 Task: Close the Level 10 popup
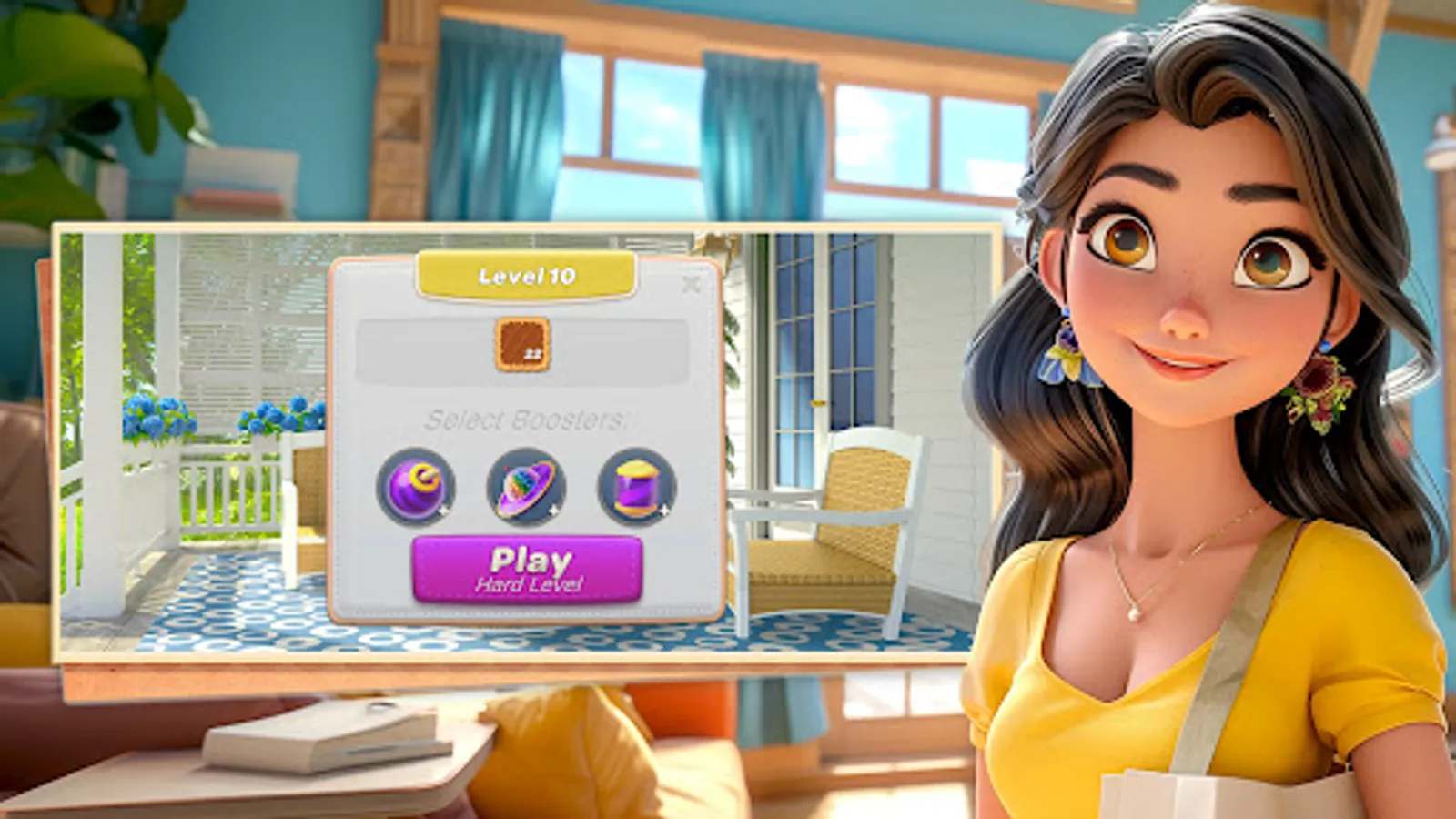[692, 285]
